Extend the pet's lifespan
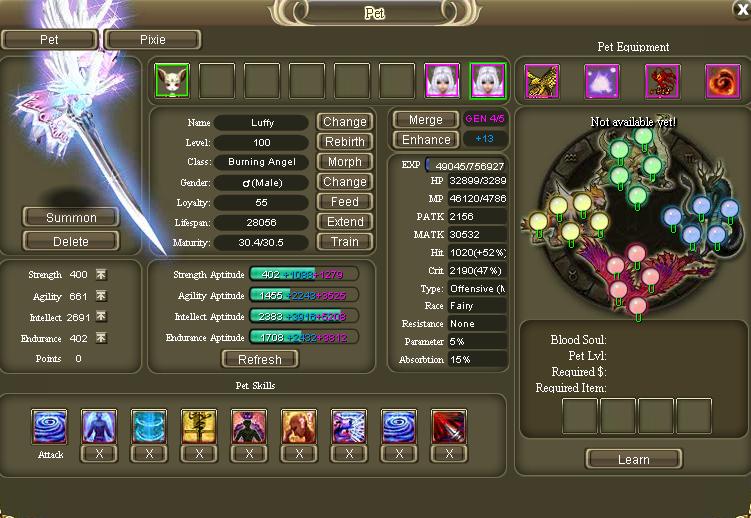The image size is (751, 518). pyautogui.click(x=345, y=222)
